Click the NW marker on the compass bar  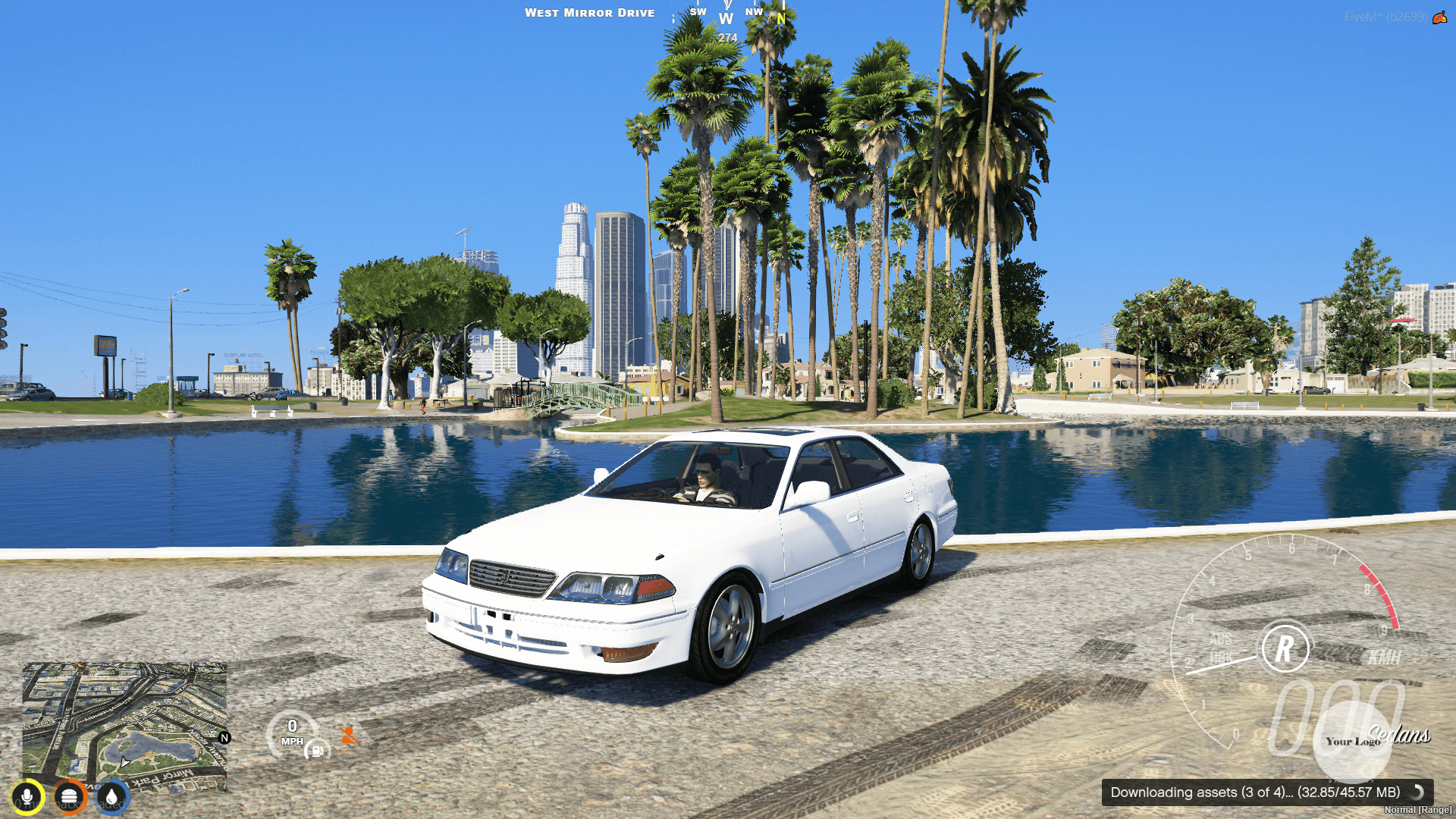[753, 12]
